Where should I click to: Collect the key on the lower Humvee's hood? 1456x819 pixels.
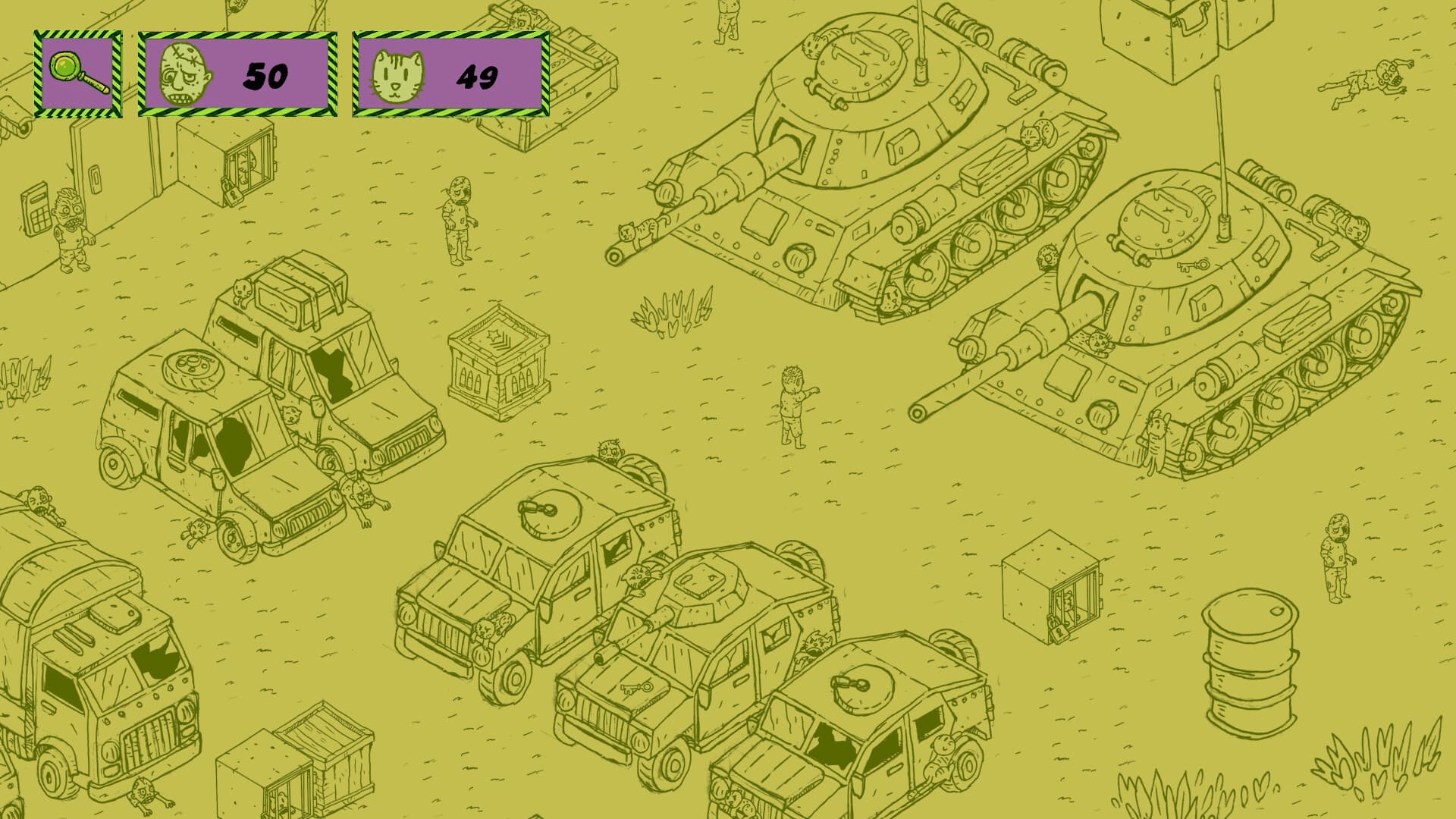[638, 689]
